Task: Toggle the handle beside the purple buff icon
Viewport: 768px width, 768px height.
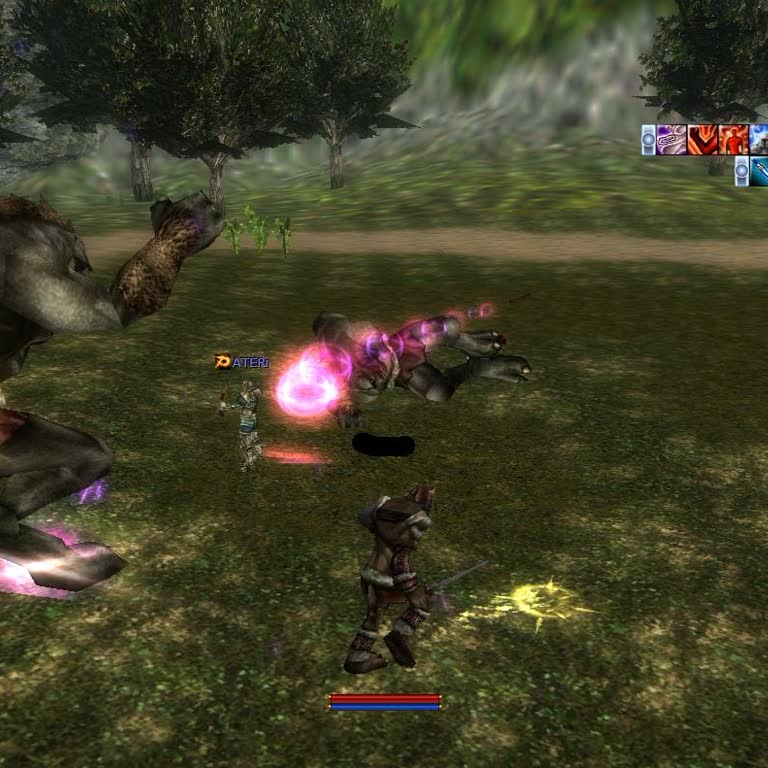Action: [x=648, y=139]
